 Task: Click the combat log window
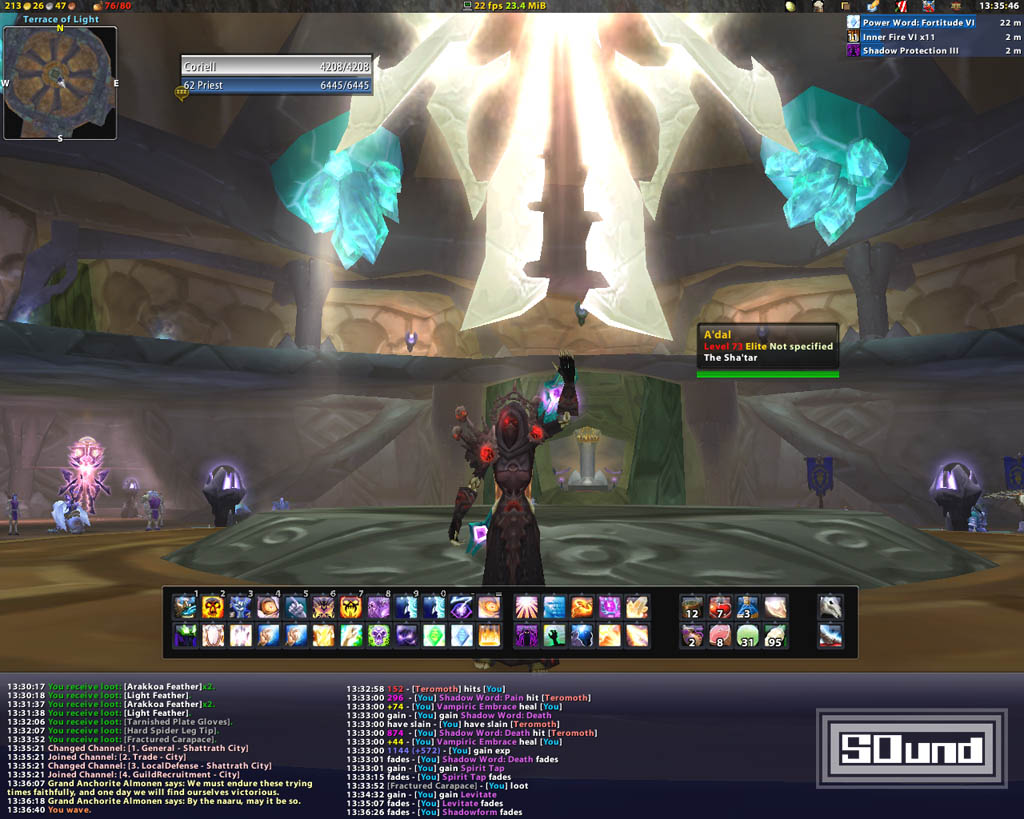pyautogui.click(x=470, y=750)
